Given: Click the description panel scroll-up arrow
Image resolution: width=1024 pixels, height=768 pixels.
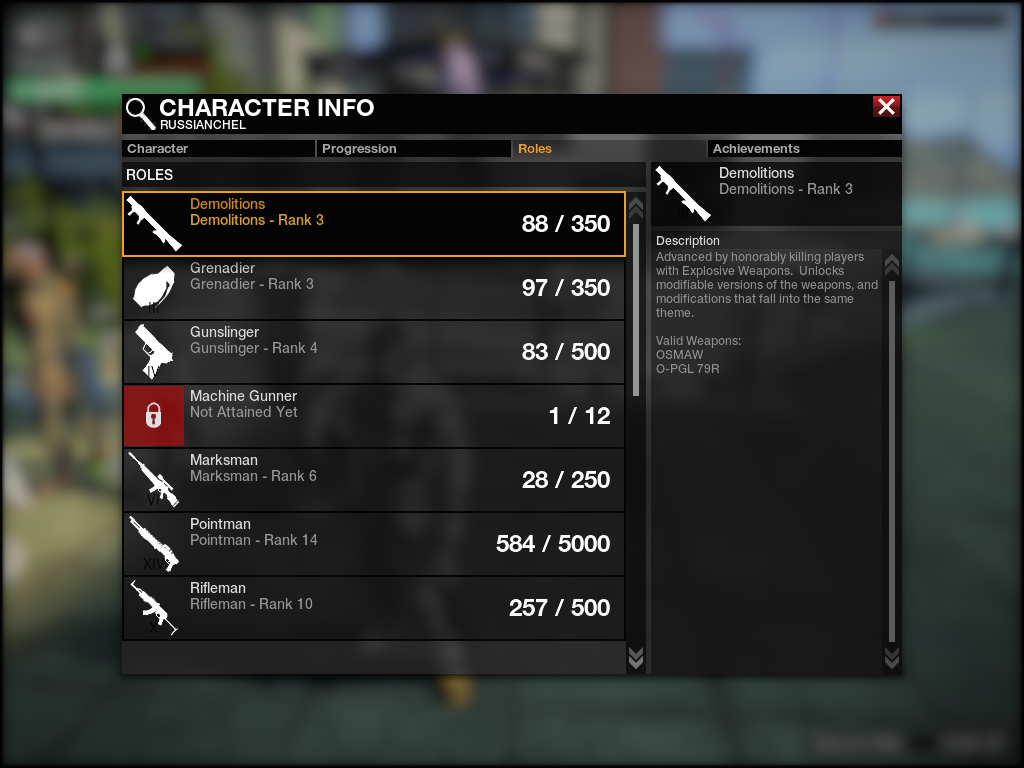Looking at the screenshot, I should coord(892,265).
